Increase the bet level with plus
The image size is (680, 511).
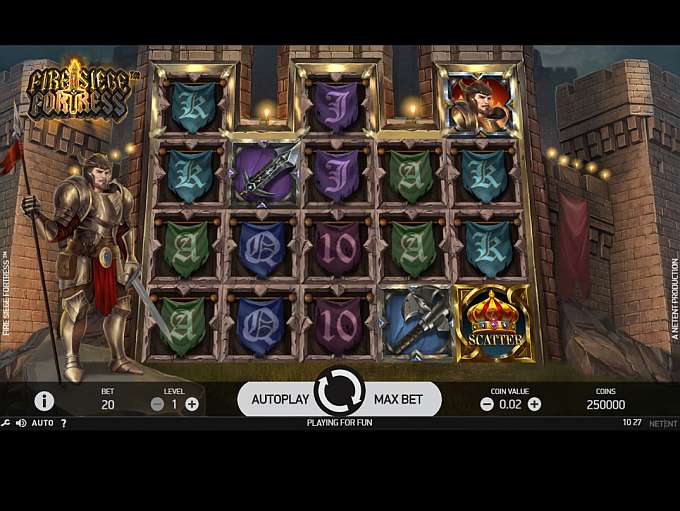click(x=192, y=404)
